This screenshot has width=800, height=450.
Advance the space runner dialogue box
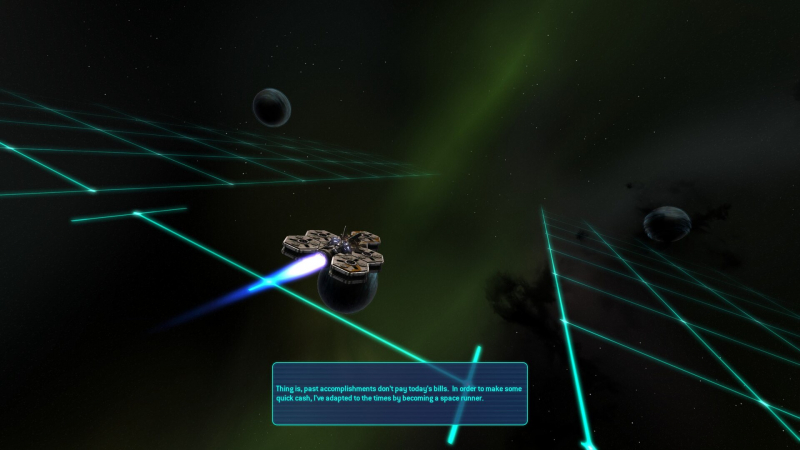coord(400,393)
